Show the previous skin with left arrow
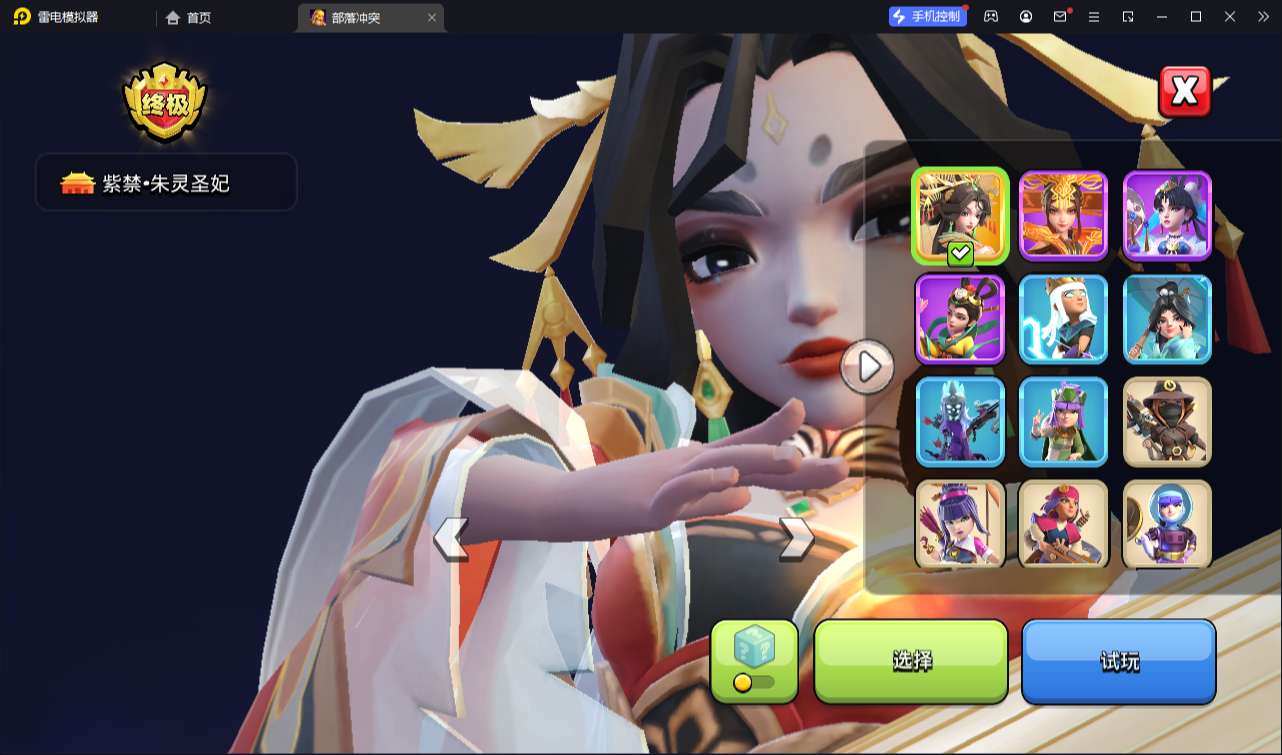 451,539
